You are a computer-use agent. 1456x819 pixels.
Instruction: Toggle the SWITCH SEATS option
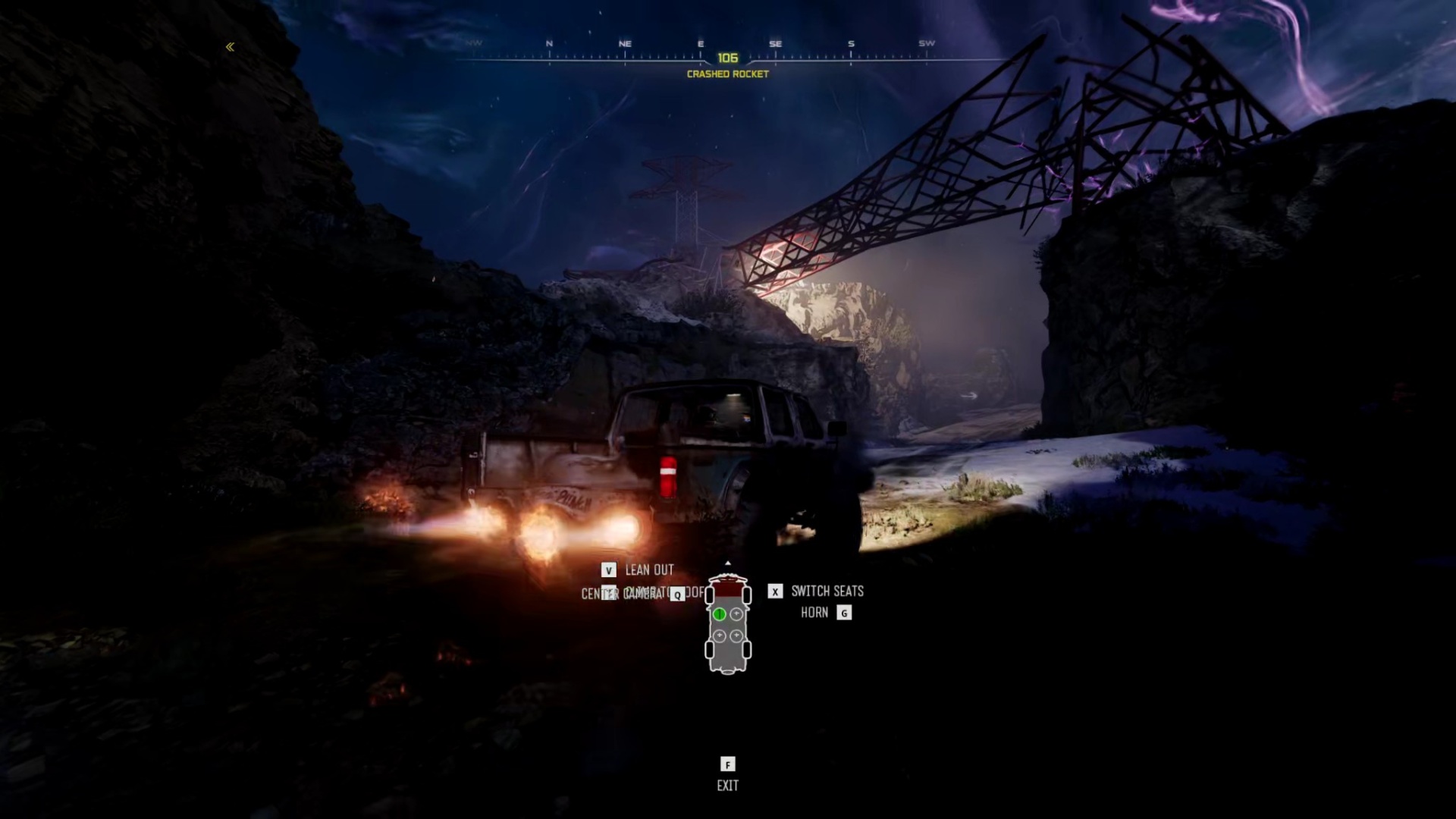click(827, 591)
